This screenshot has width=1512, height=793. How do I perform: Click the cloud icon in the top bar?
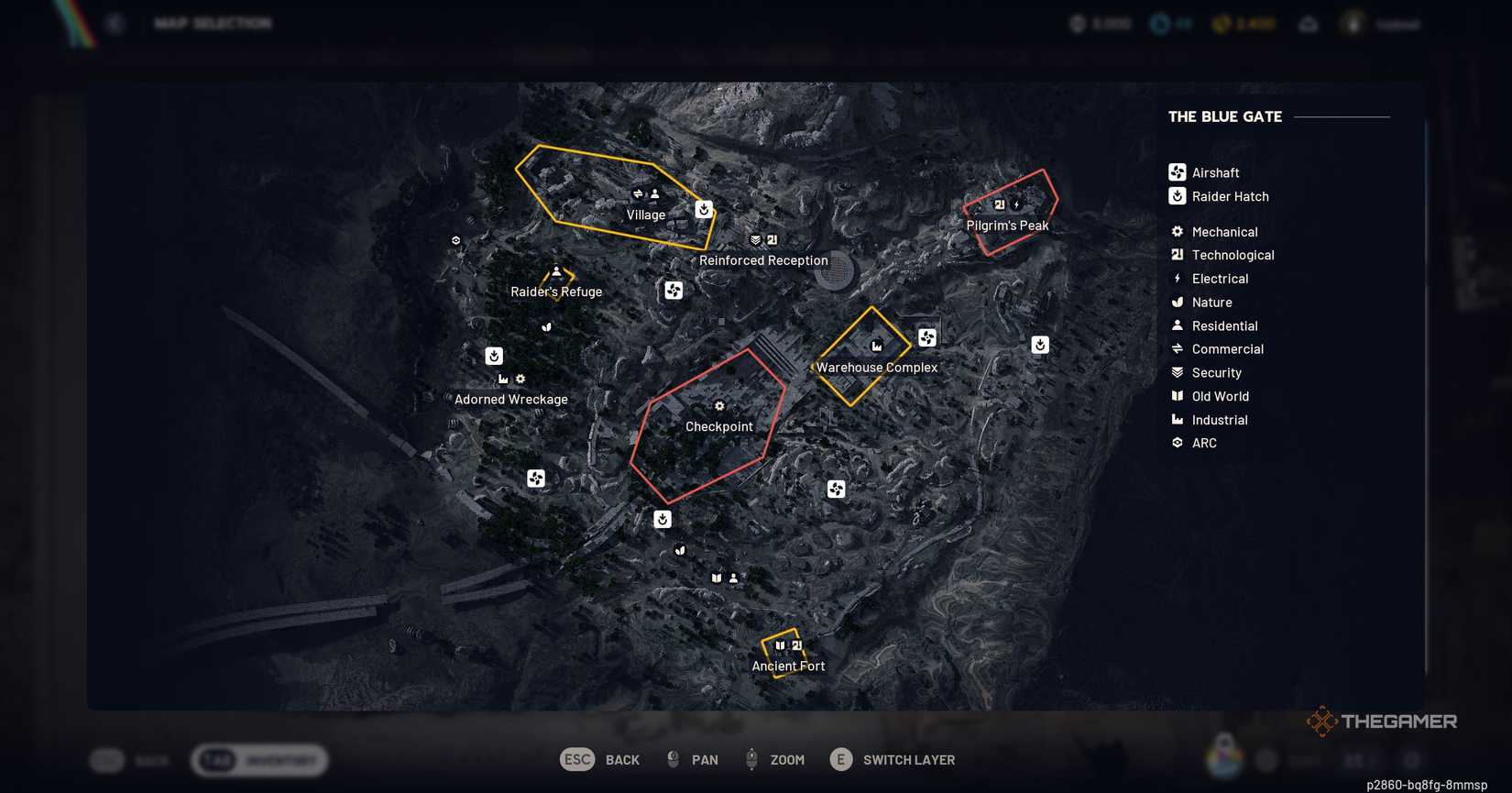click(1309, 23)
